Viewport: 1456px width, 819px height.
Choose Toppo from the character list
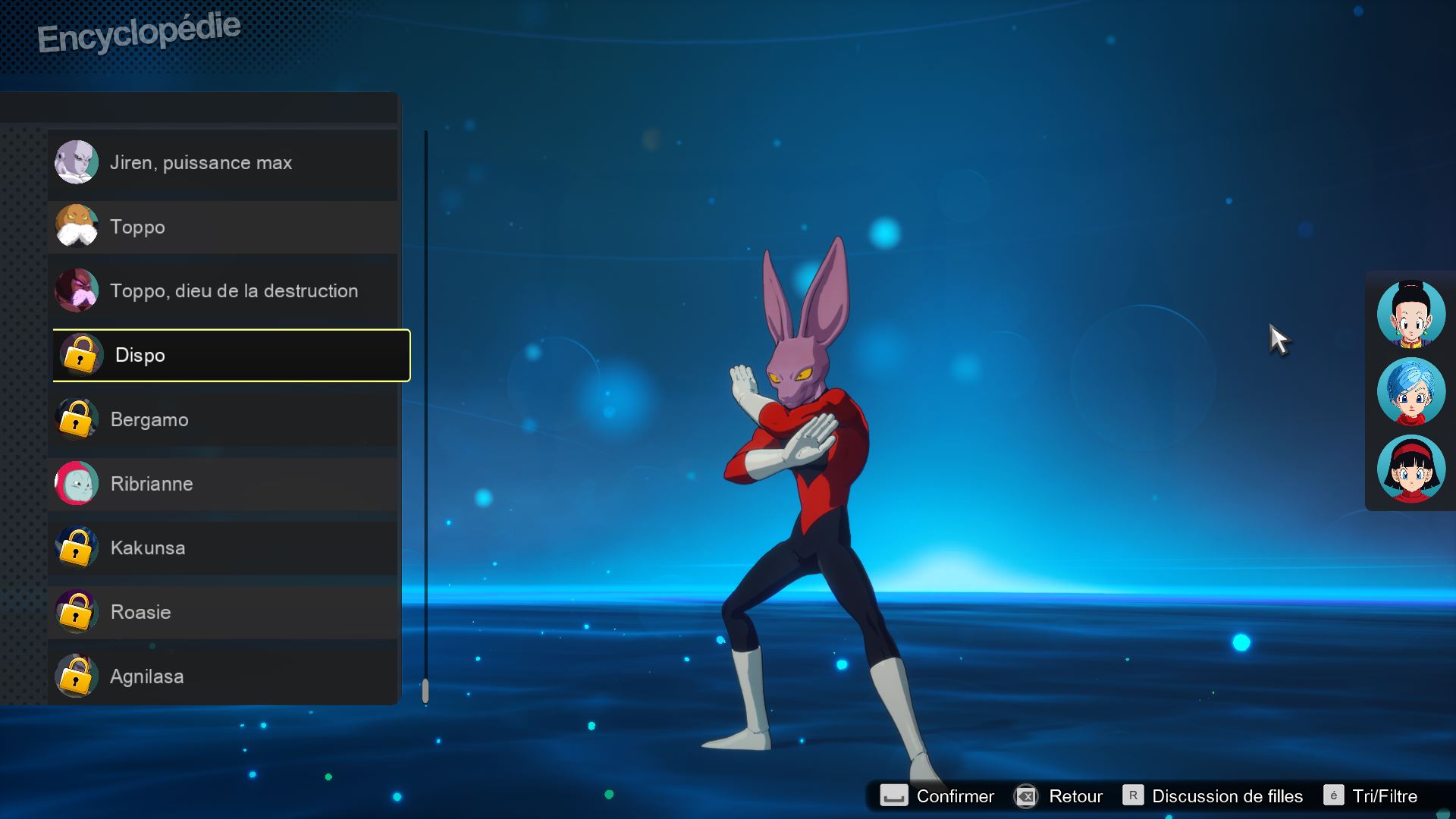(224, 227)
